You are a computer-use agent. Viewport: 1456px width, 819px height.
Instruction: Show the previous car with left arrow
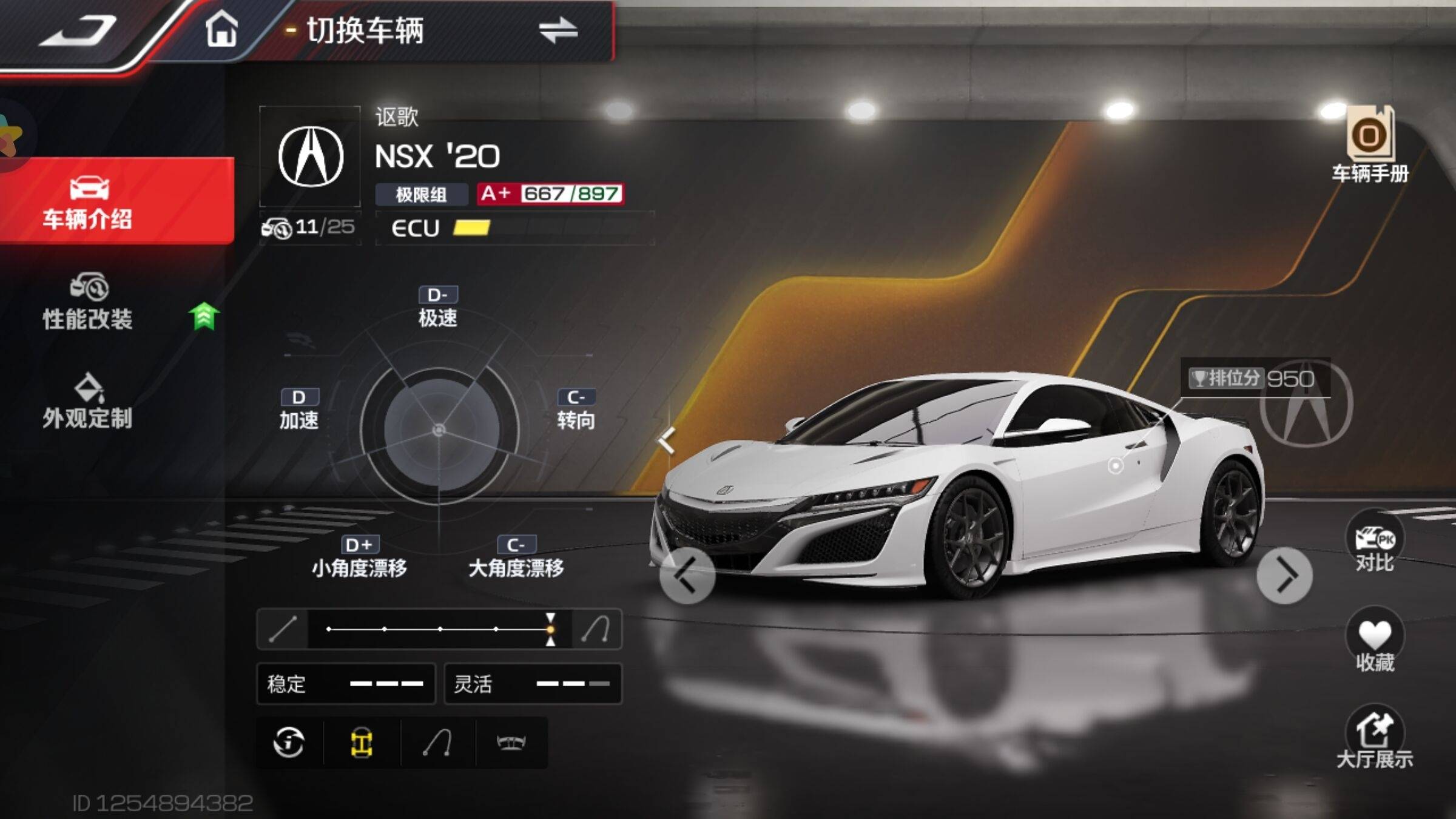(x=687, y=575)
